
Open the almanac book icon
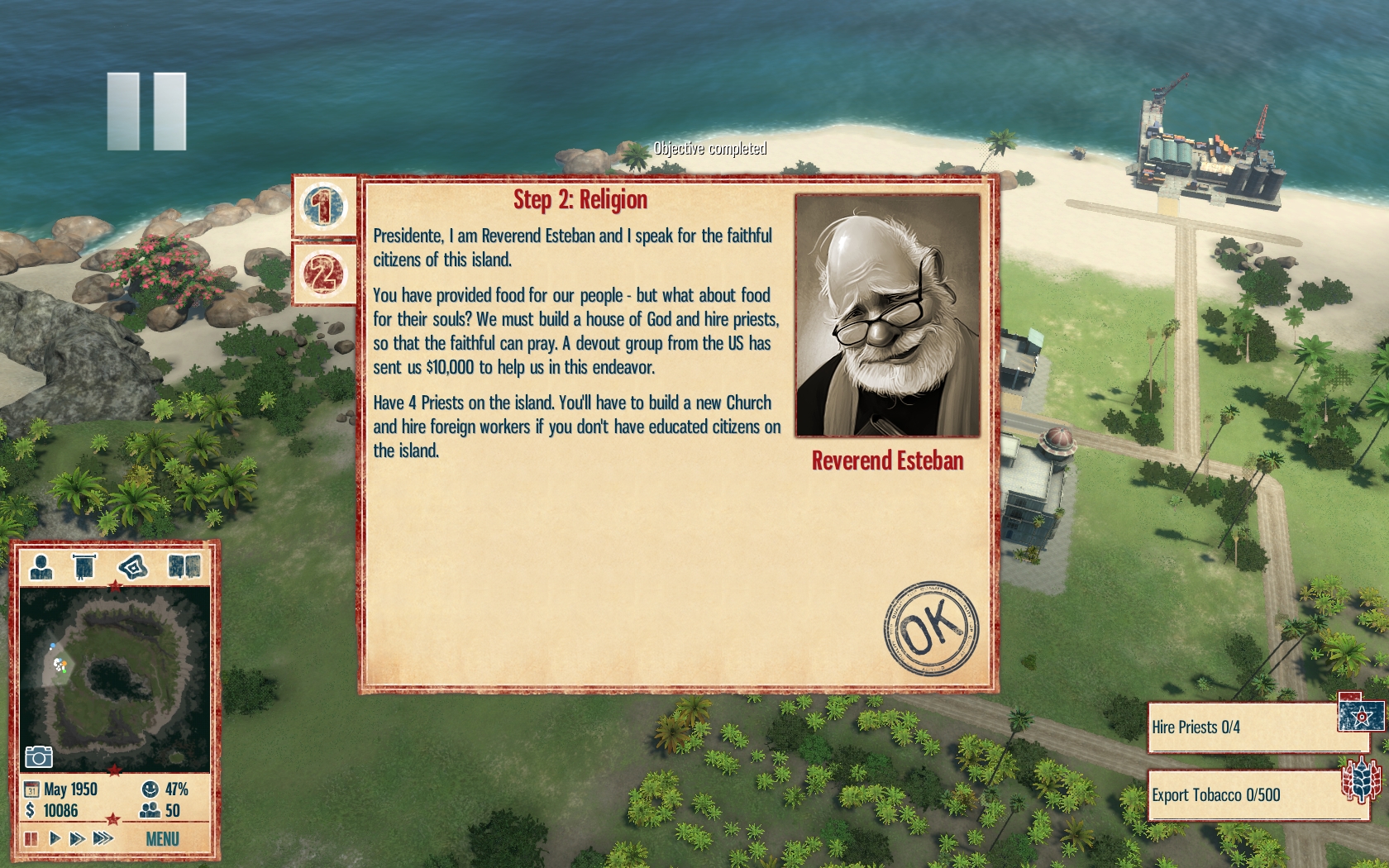(x=184, y=567)
